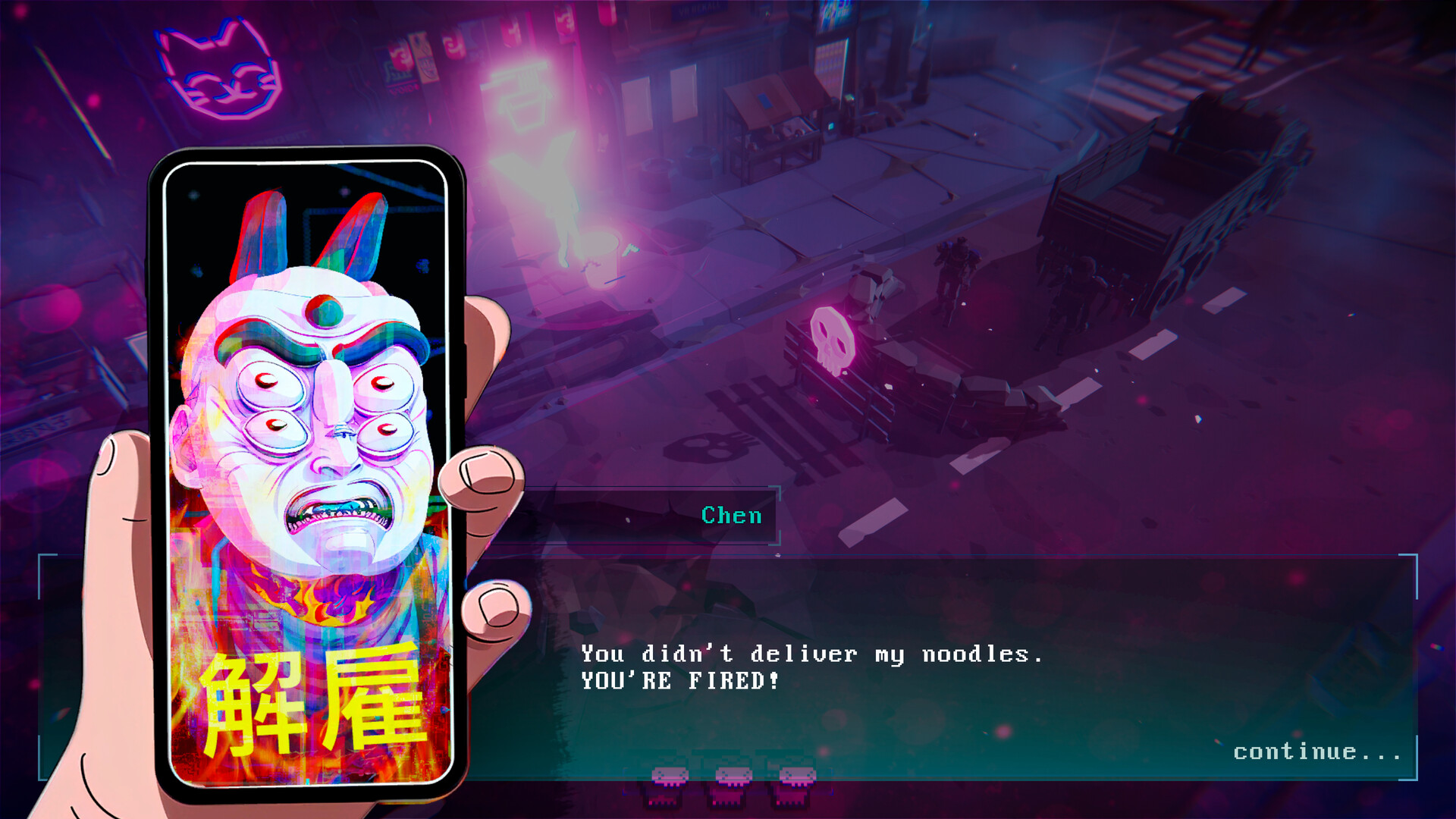Select the third pixel skull icon
This screenshot has height=819, width=1456.
[x=795, y=777]
